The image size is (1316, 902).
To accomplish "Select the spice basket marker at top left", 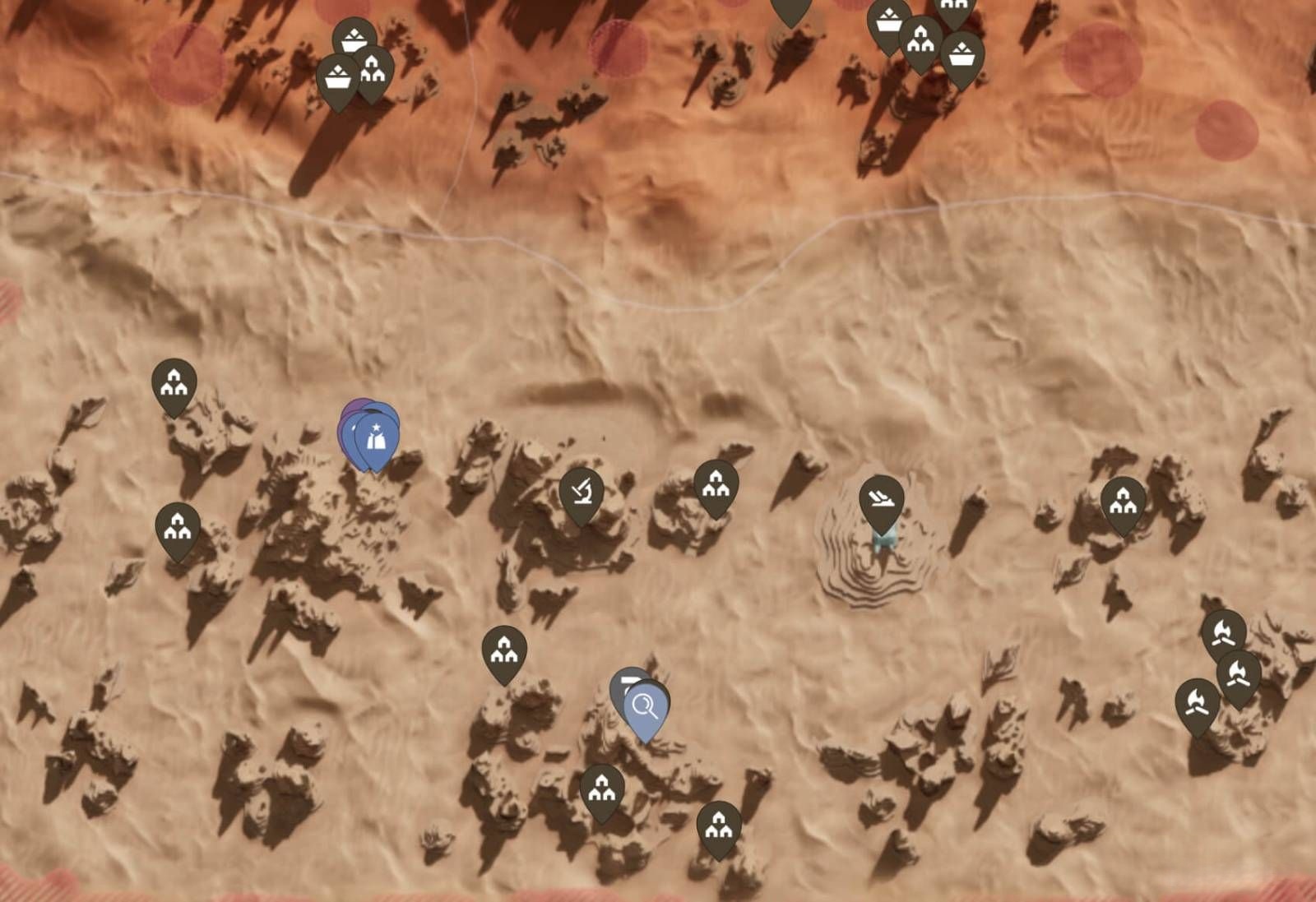I will (x=337, y=77).
